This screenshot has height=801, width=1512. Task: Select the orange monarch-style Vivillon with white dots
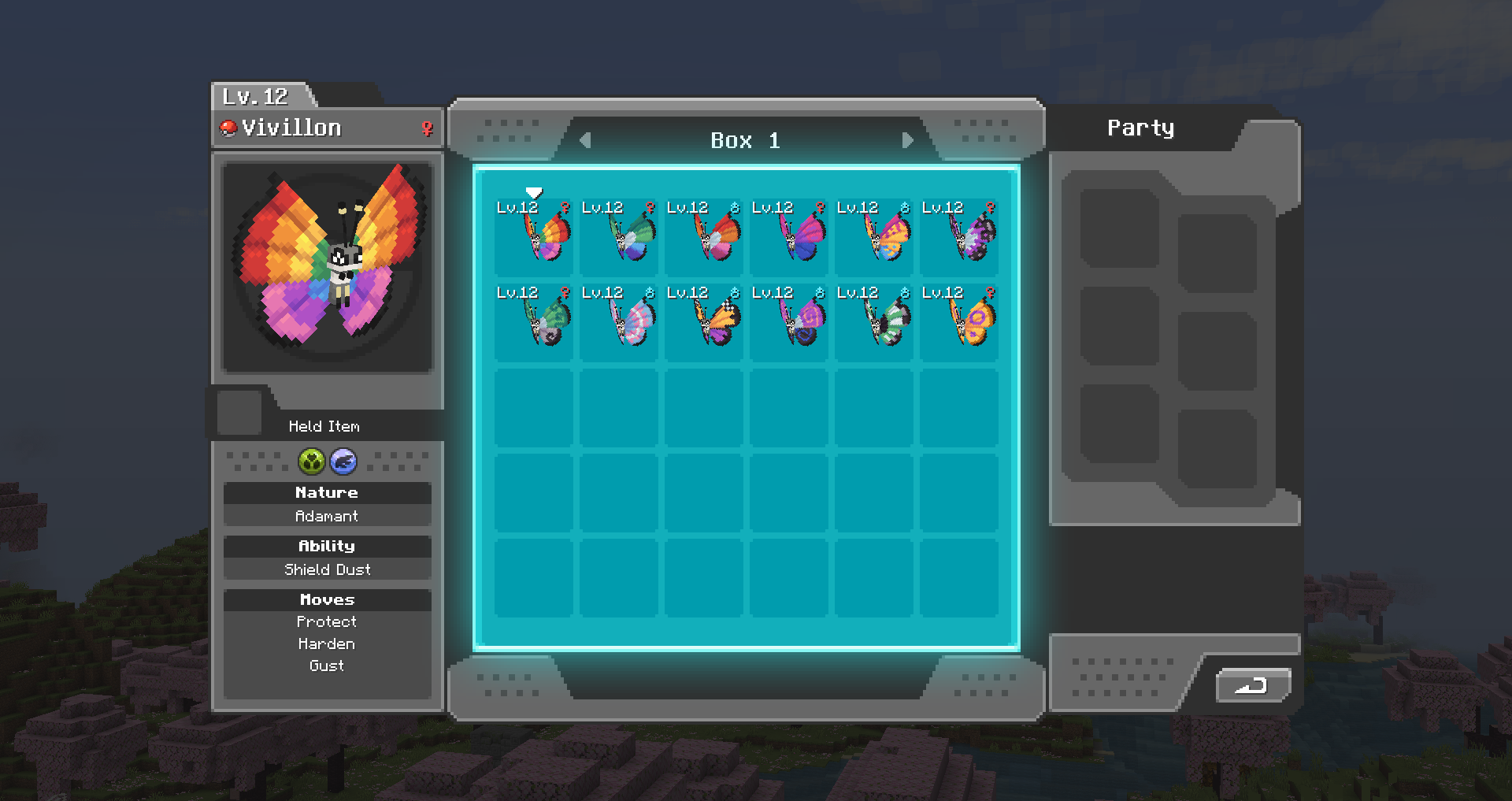pyautogui.click(x=705, y=321)
